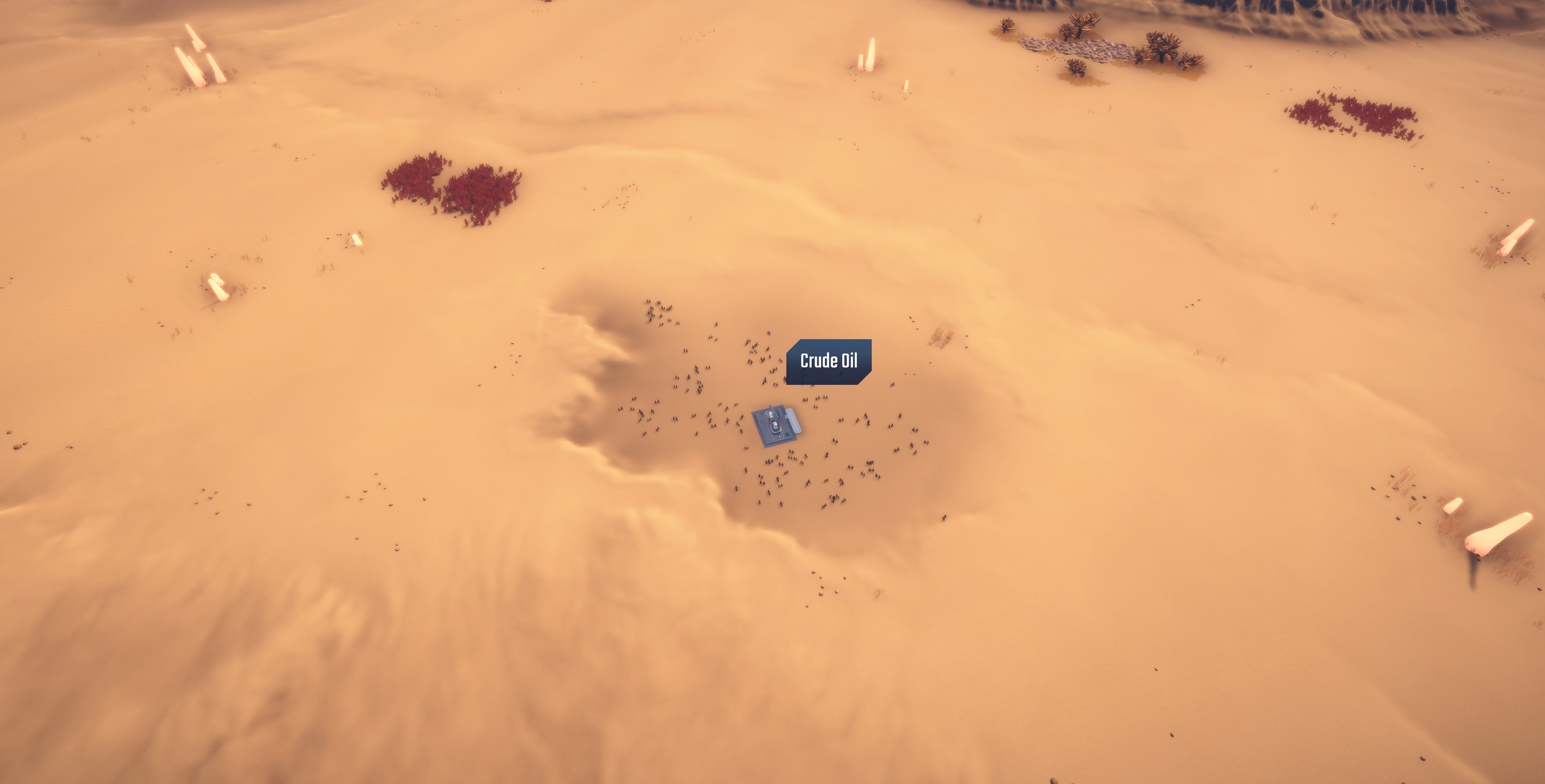This screenshot has width=1545, height=784.
Task: Select a tree in the top-right oasis
Action: coord(1161,45)
